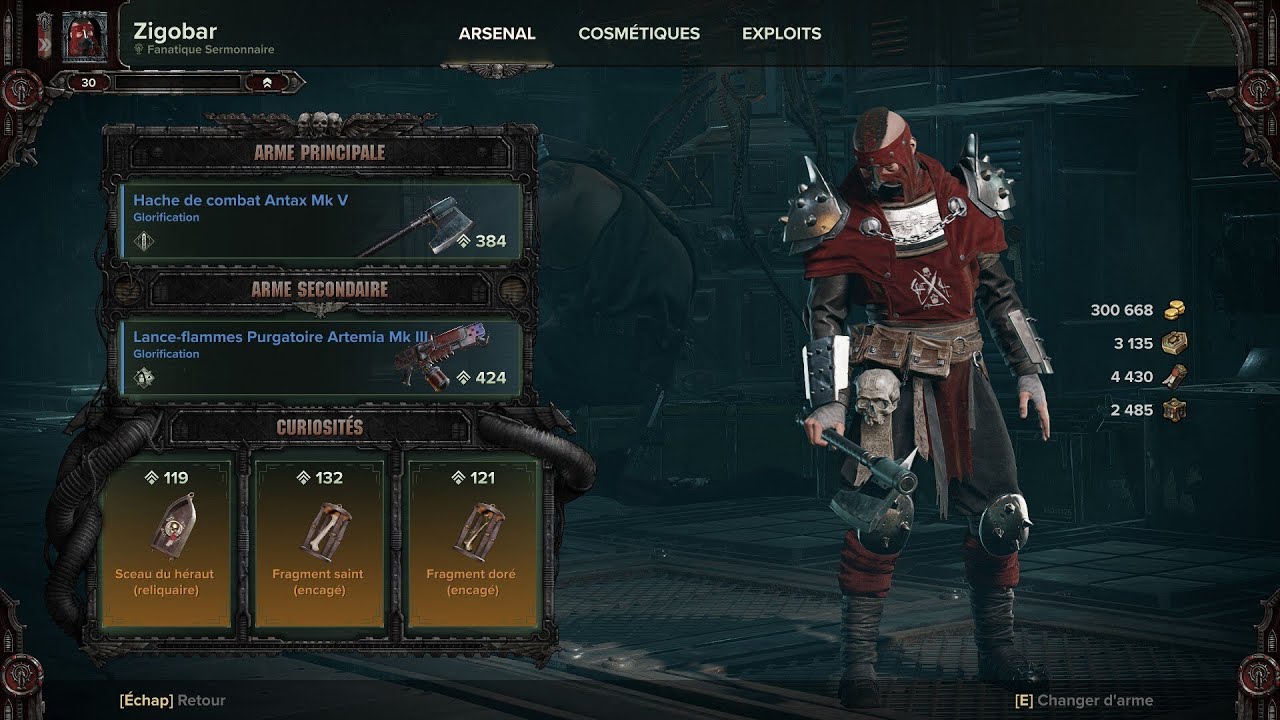Open the Cosmétiques tab

(639, 33)
